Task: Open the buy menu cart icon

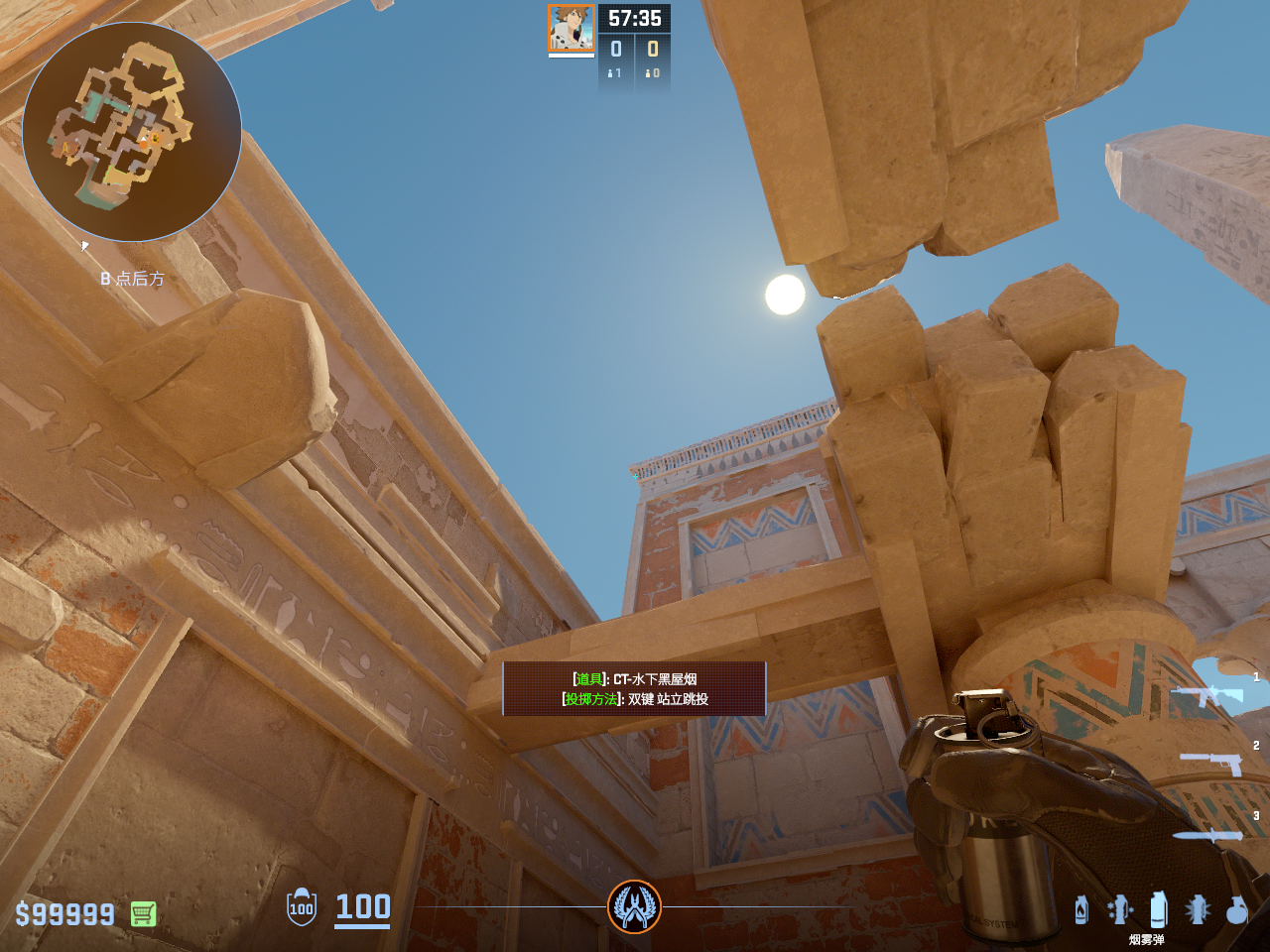Action: pyautogui.click(x=143, y=913)
